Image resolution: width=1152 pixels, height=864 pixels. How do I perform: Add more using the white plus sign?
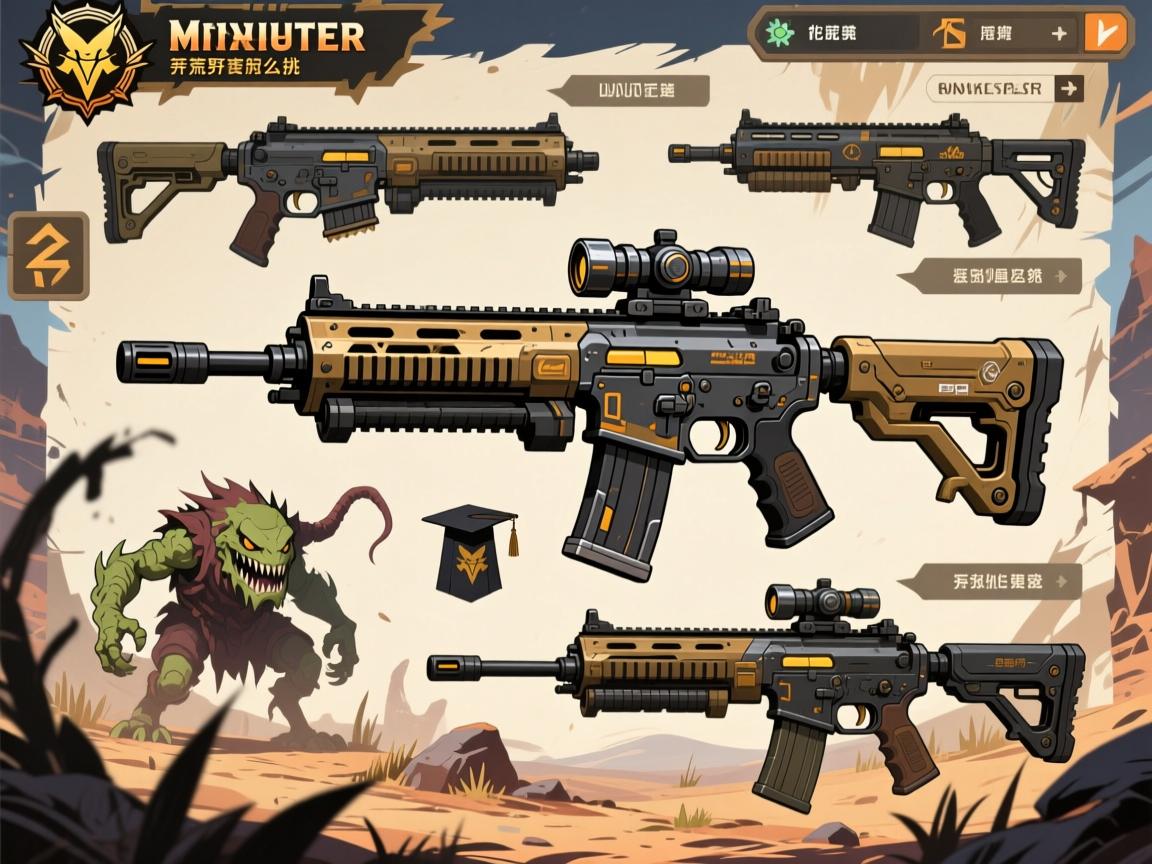click(1059, 33)
